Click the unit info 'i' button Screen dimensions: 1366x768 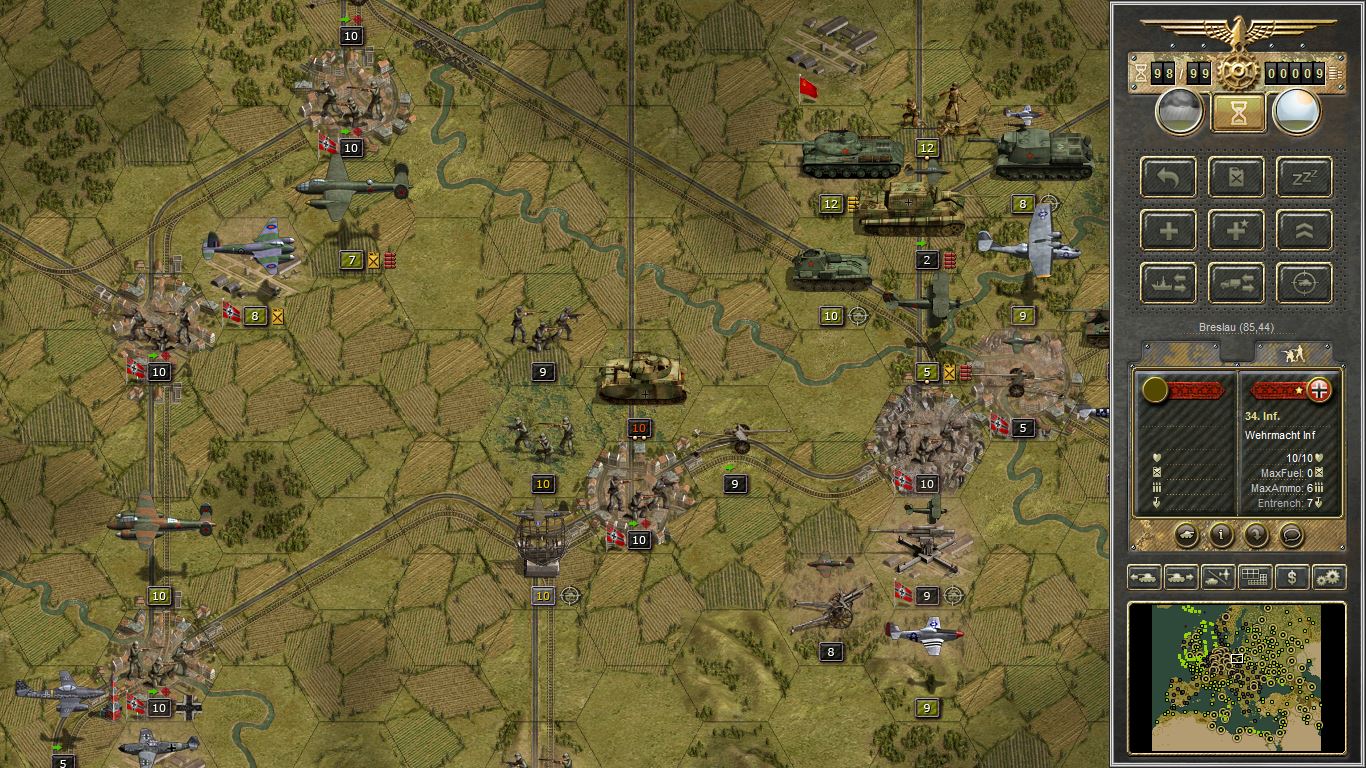[1219, 535]
